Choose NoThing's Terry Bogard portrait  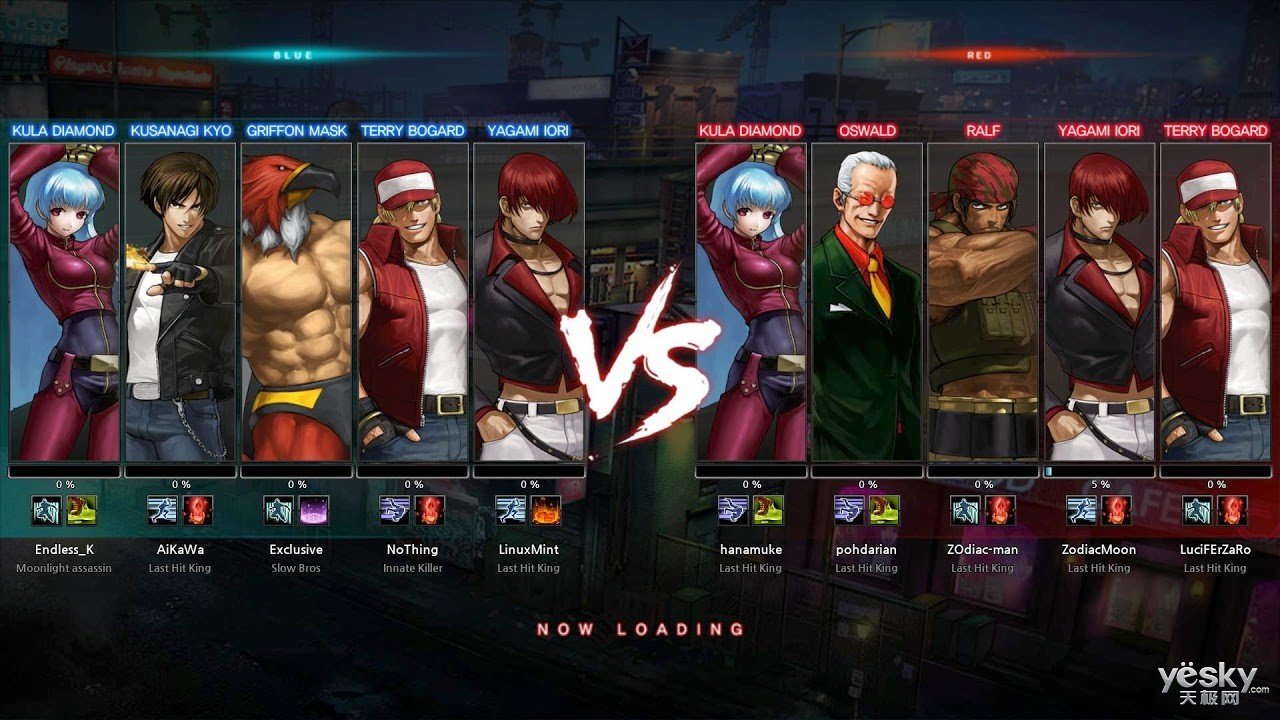413,302
